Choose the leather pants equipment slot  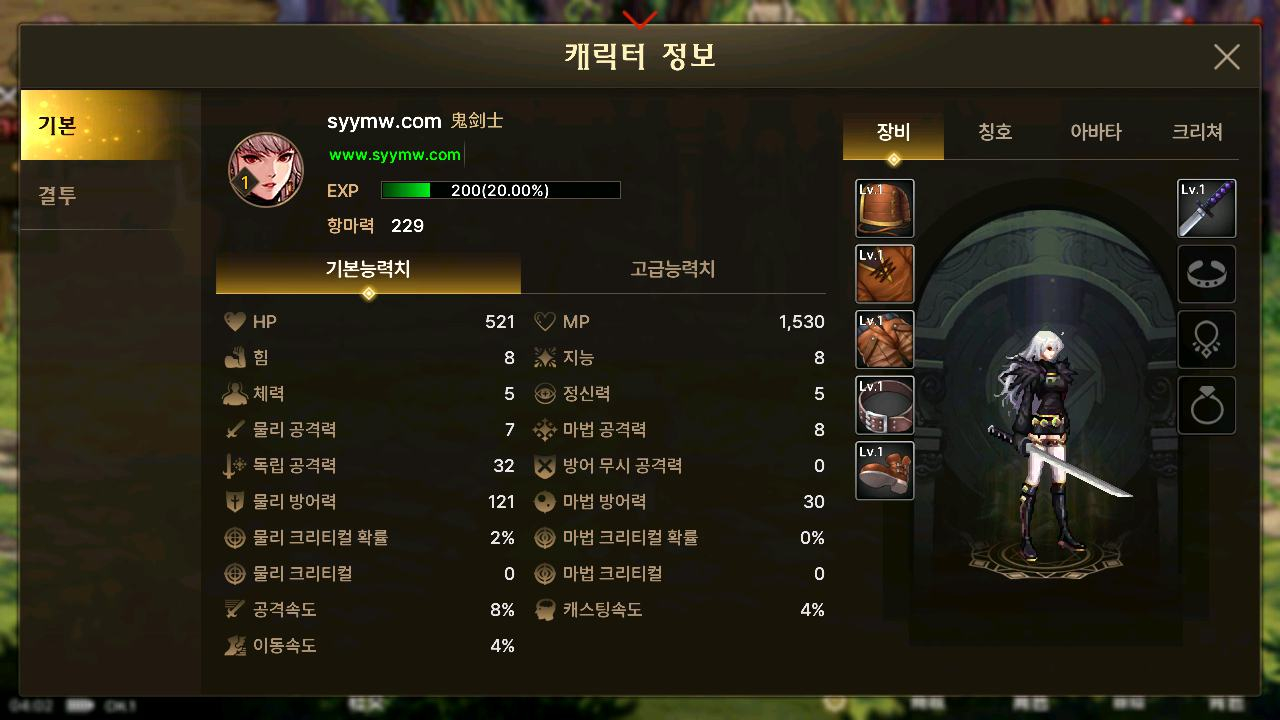pyautogui.click(x=885, y=340)
